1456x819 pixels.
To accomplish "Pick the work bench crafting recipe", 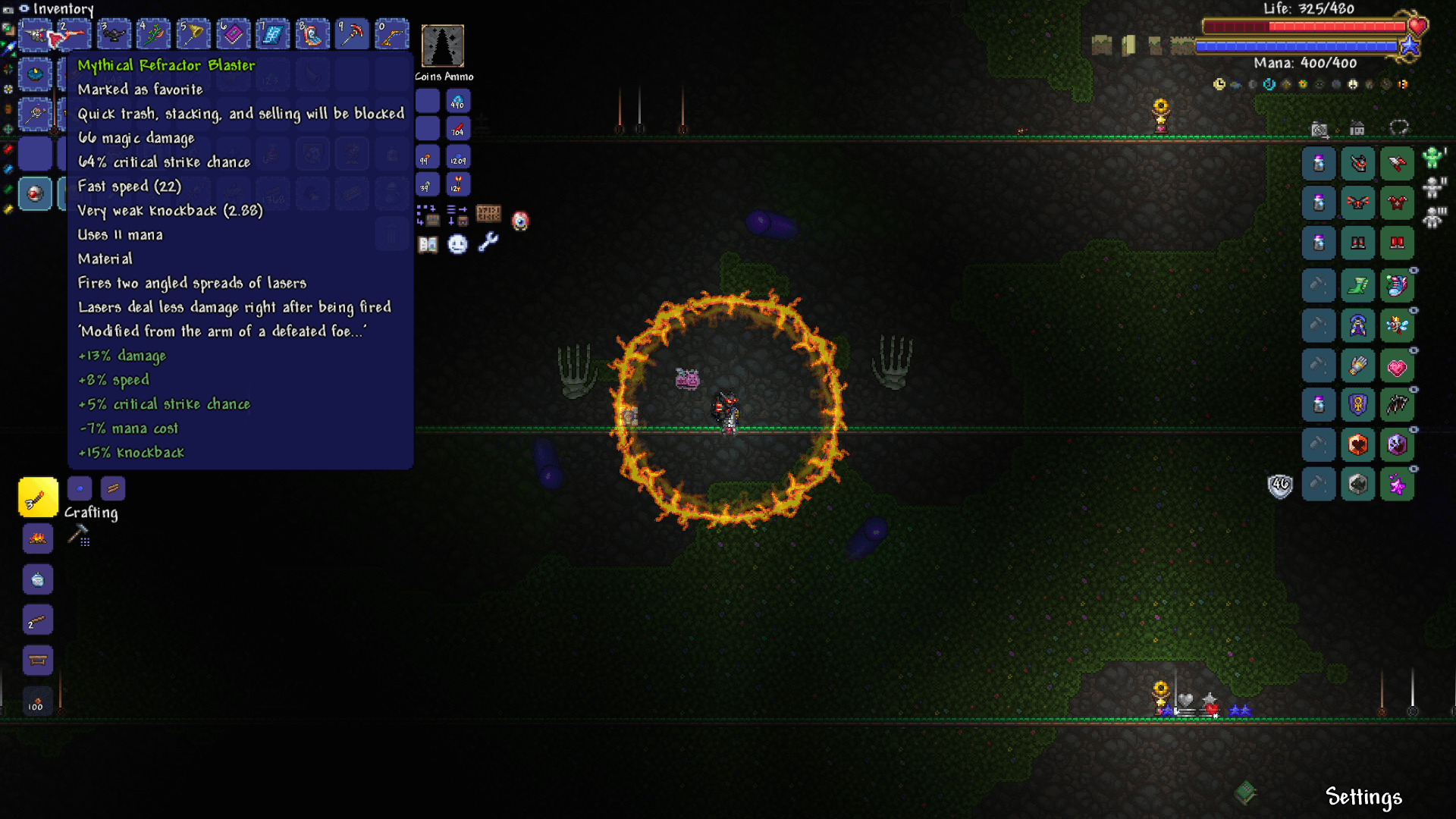I will click(38, 660).
